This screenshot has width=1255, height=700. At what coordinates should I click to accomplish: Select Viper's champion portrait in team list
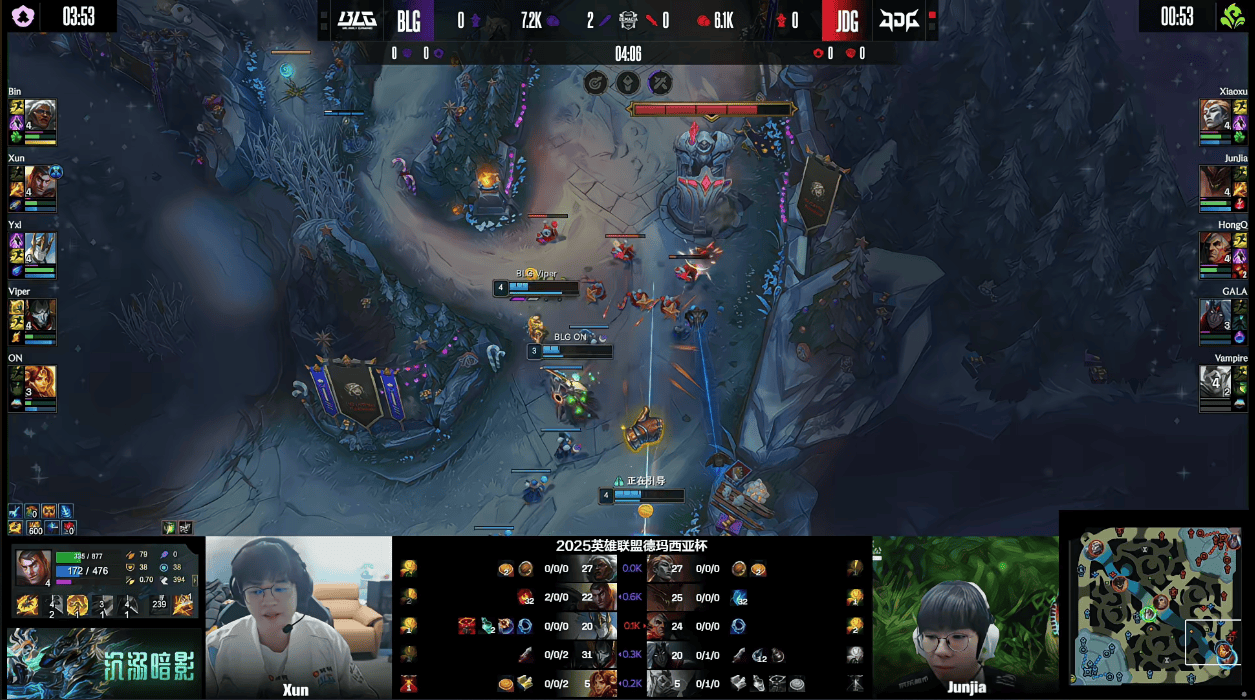tap(40, 318)
